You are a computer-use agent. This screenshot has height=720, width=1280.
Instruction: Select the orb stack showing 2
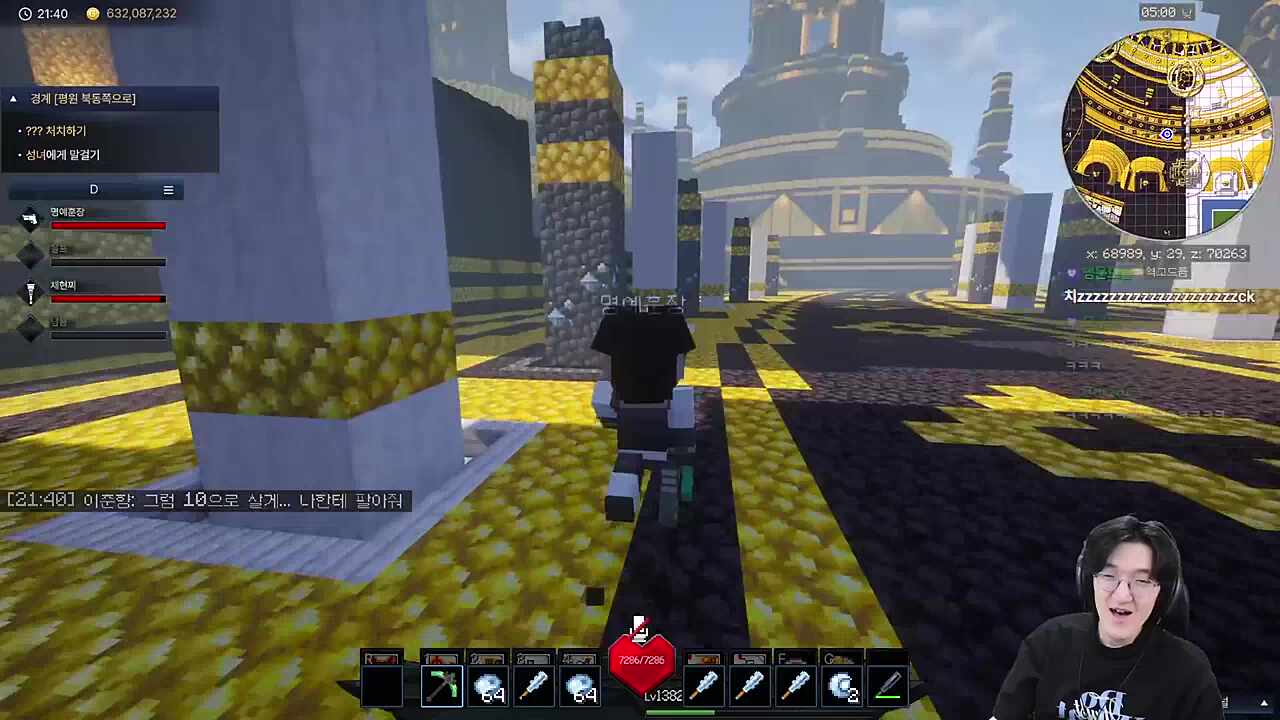843,686
